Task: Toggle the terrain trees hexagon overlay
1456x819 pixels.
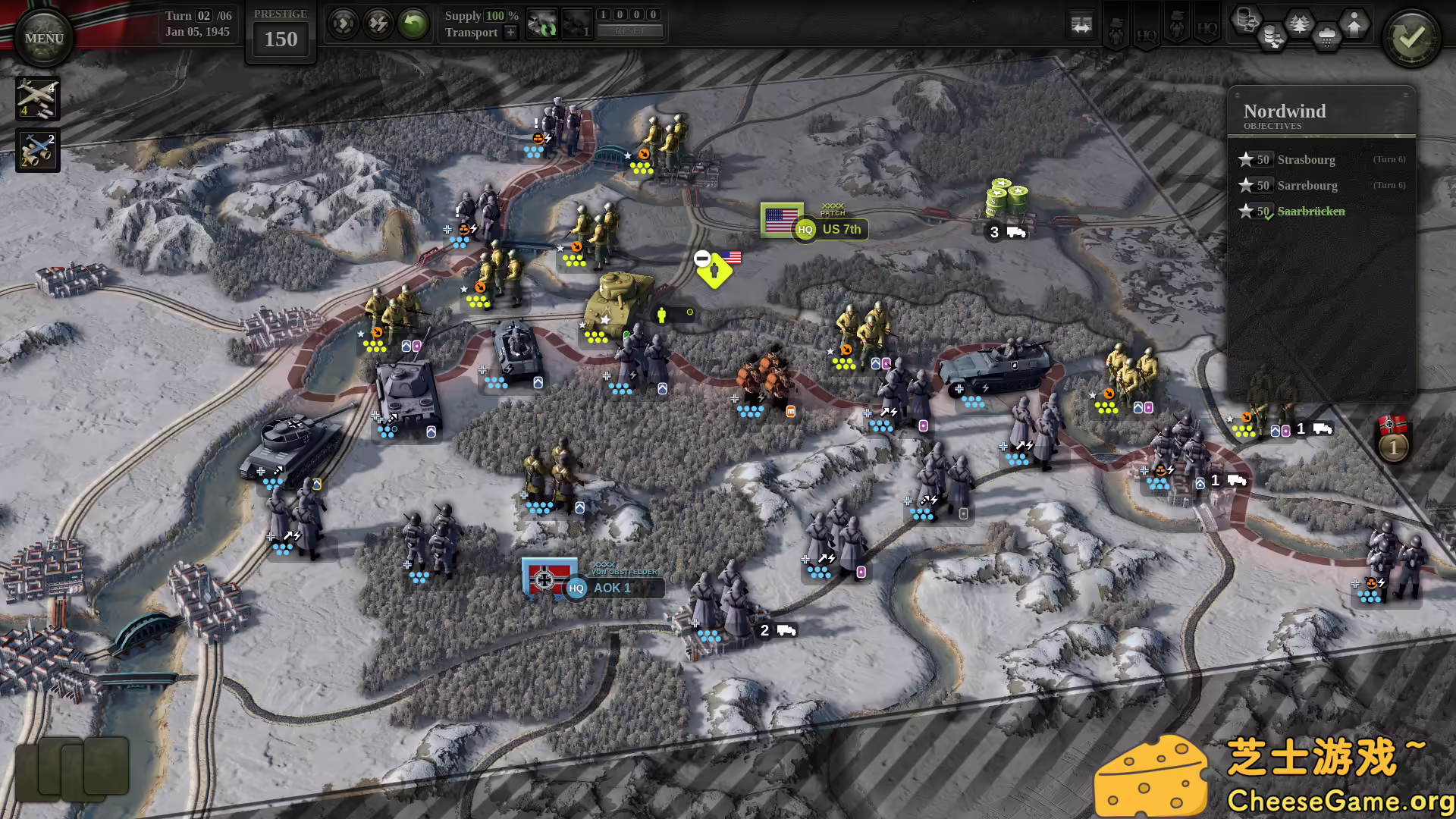Action: (1299, 24)
